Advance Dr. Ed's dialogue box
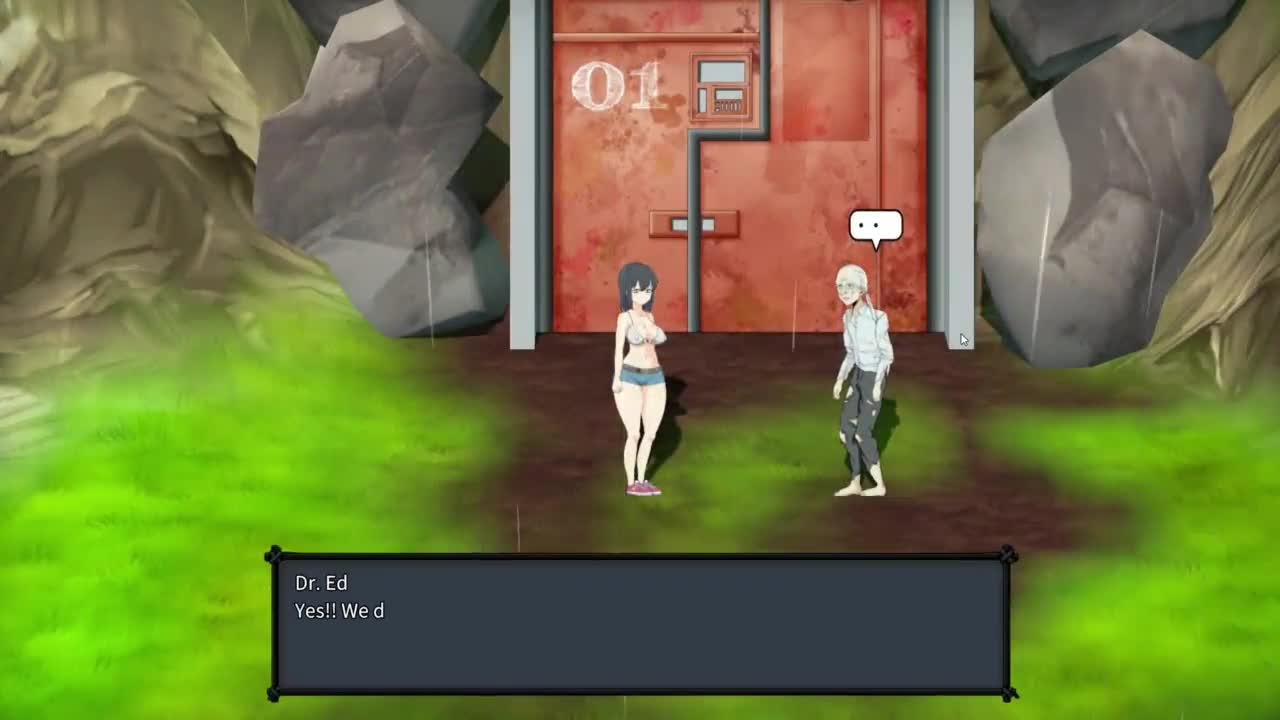The height and width of the screenshot is (720, 1280). coord(640,625)
